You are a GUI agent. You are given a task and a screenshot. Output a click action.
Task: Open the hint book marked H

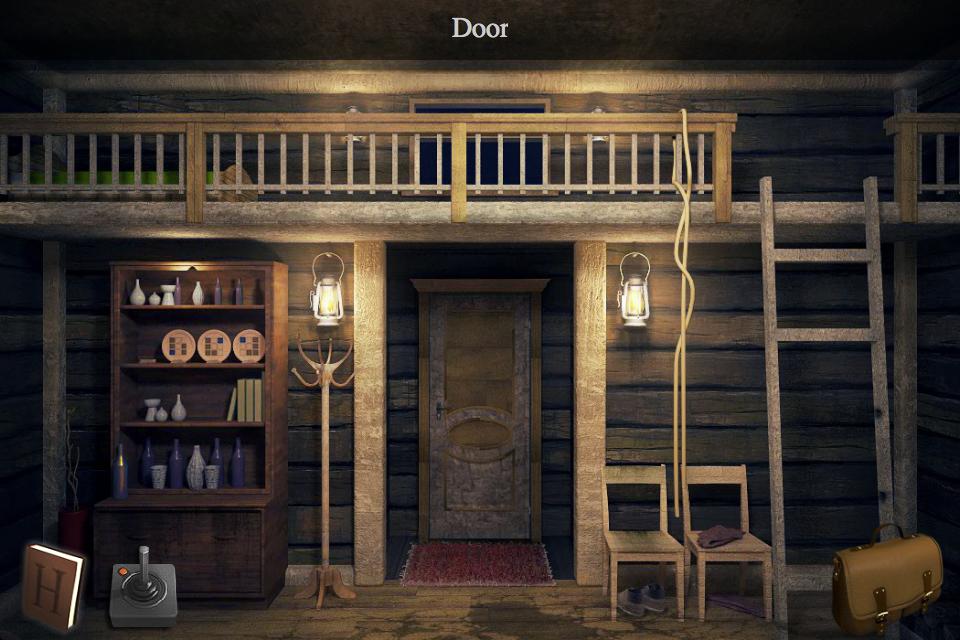[x=53, y=587]
